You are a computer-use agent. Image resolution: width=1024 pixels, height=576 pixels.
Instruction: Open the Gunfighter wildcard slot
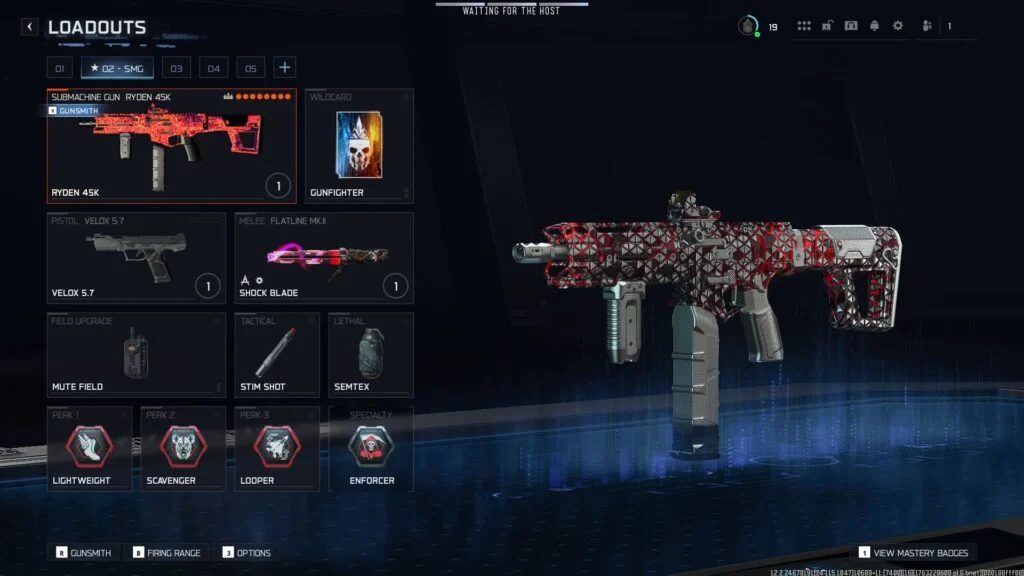coord(358,146)
